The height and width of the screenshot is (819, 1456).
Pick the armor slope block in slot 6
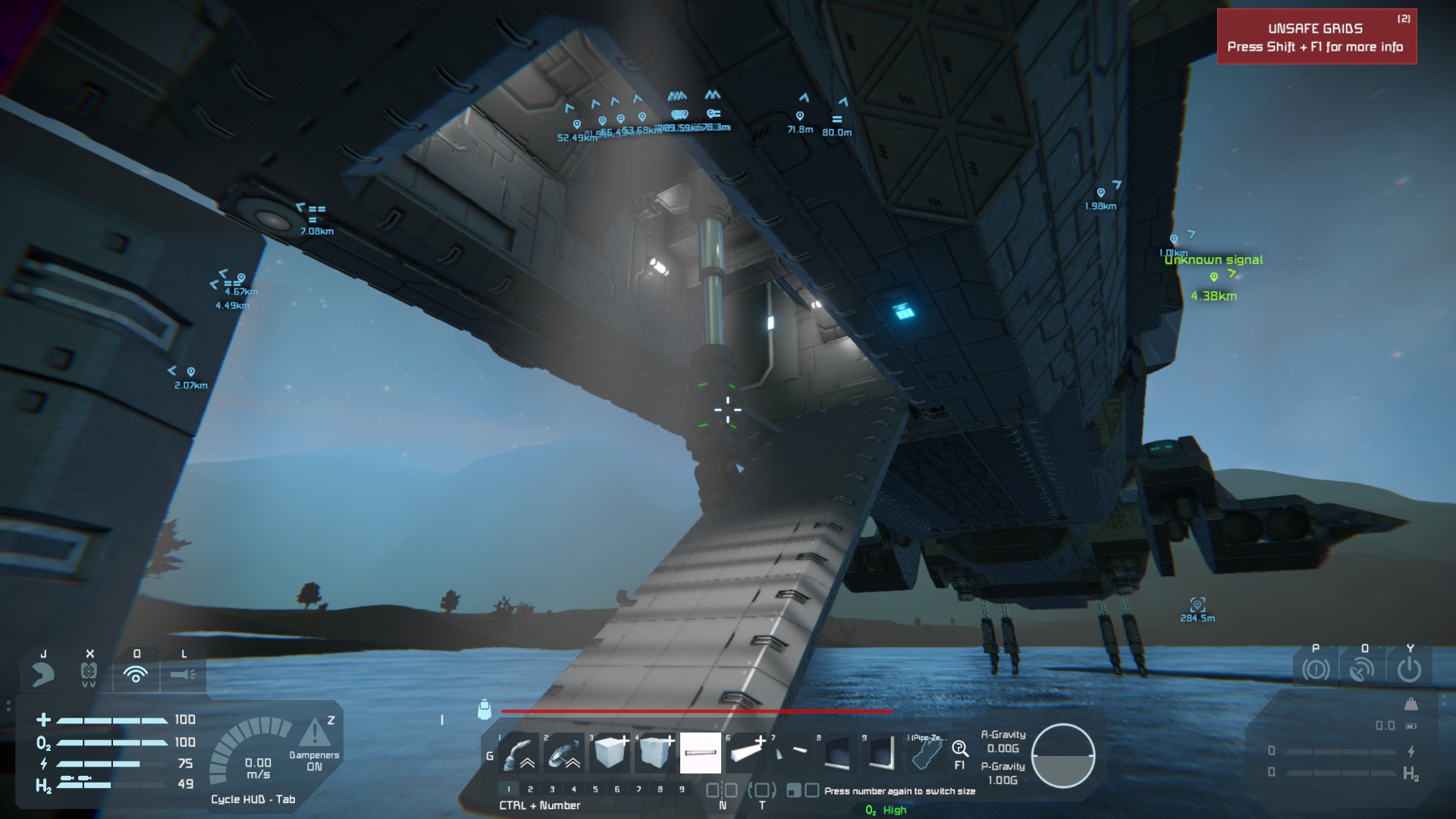coord(746,753)
